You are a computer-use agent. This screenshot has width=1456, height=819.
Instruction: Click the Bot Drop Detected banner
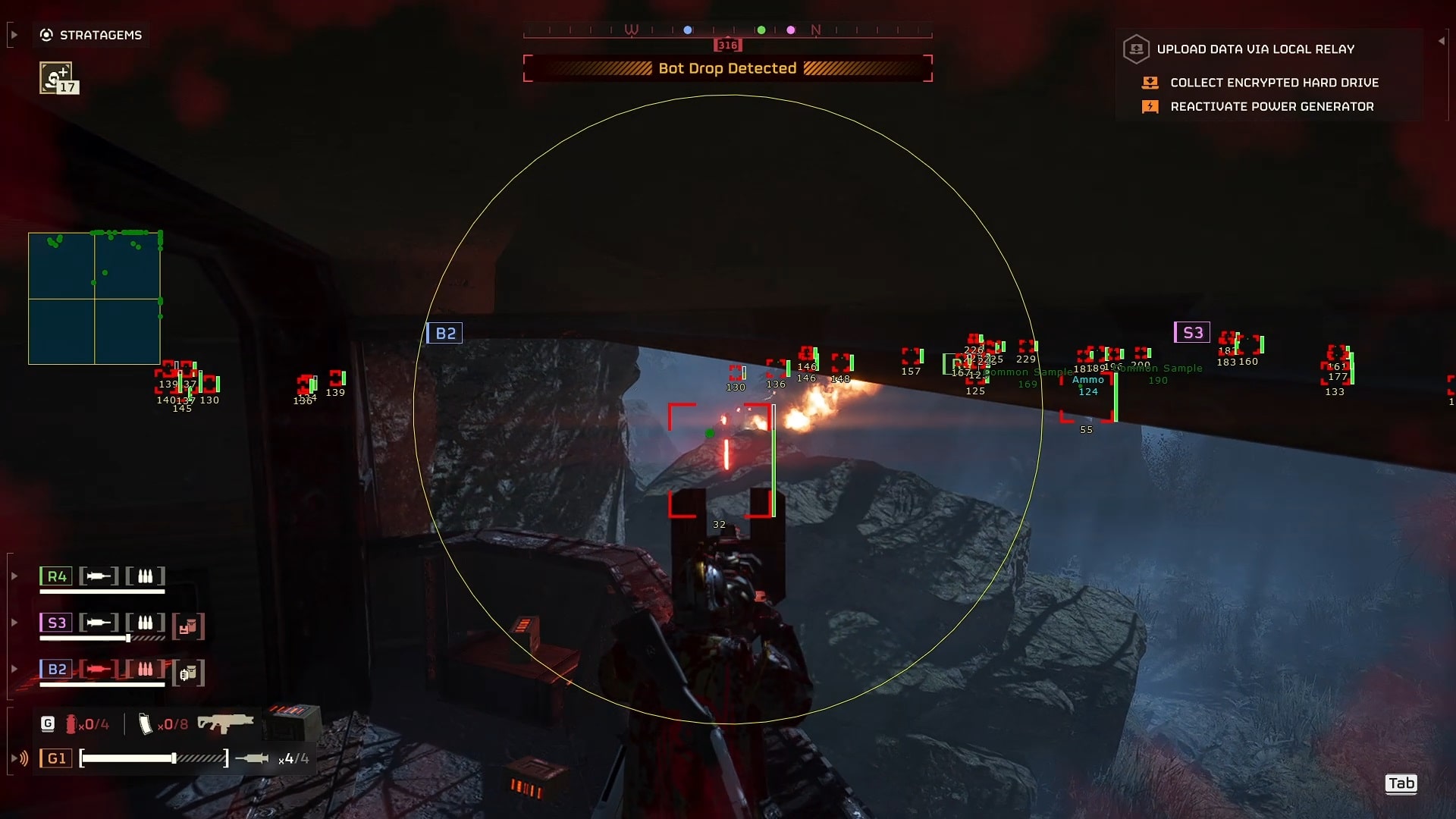pos(728,68)
